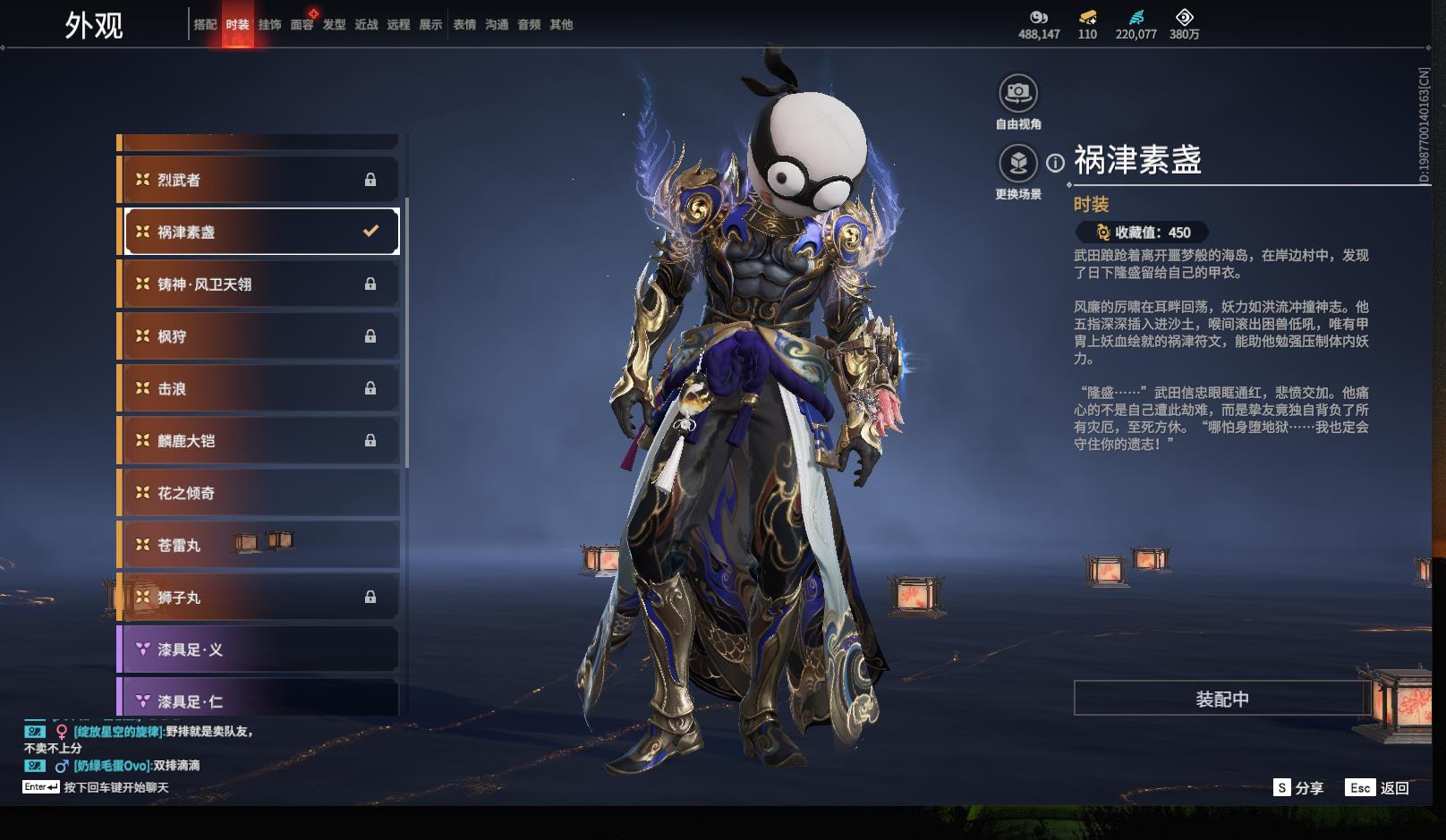Screen dimensions: 1446x840
Task: Go to the 表情 emotes tab
Action: point(464,25)
